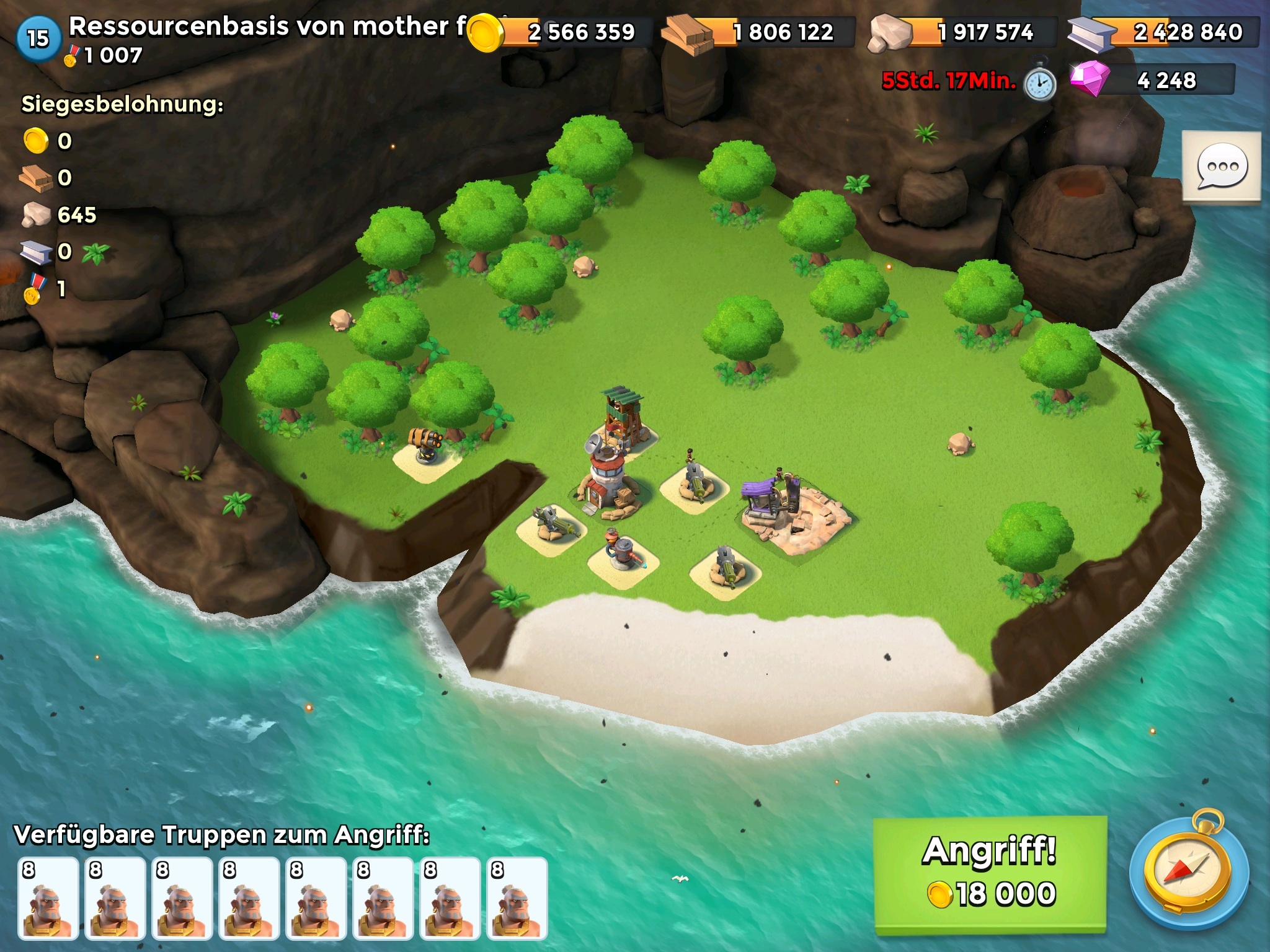Image resolution: width=1270 pixels, height=952 pixels.
Task: Start the attack with the Angriff! button
Action: [x=990, y=873]
